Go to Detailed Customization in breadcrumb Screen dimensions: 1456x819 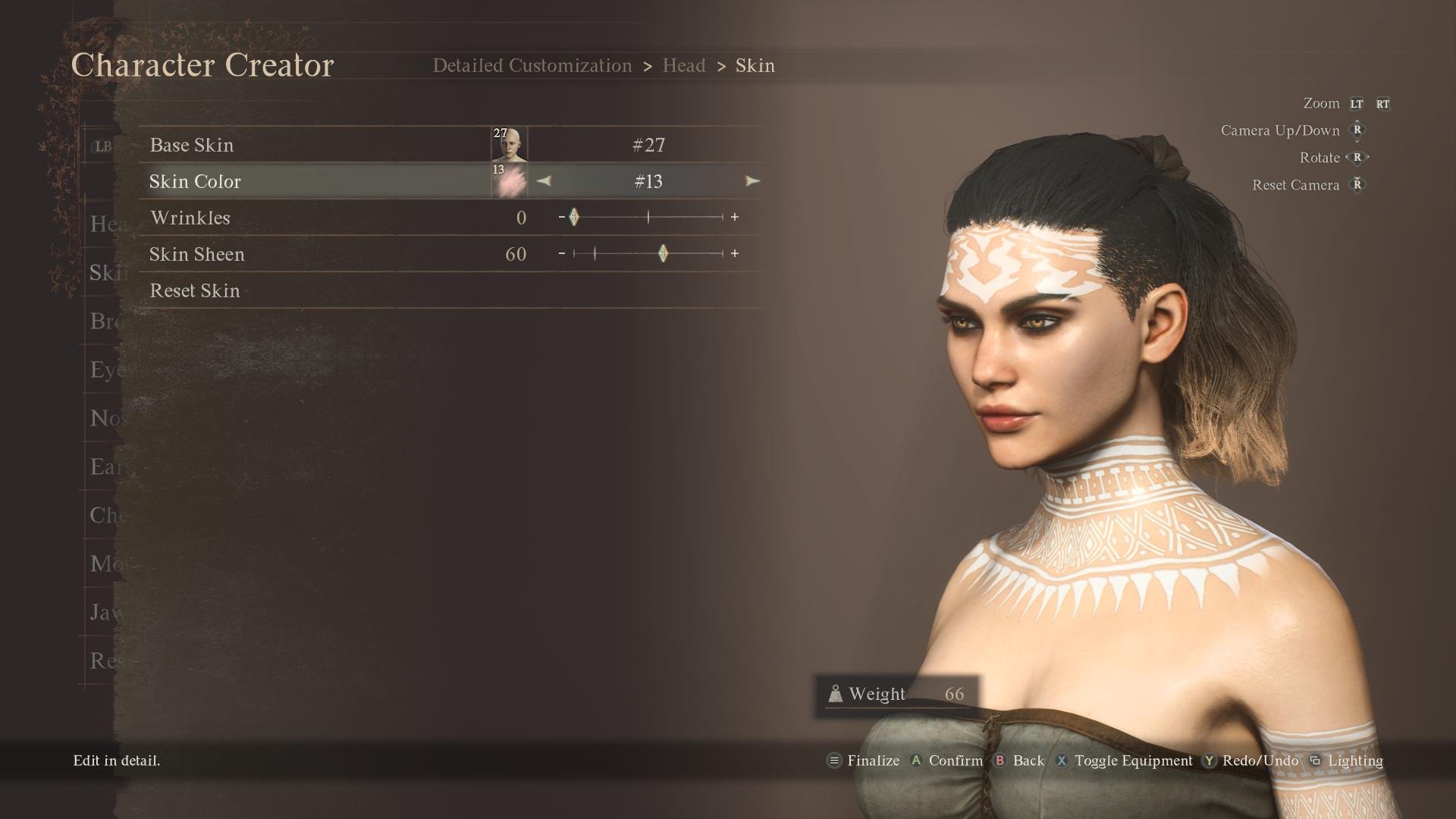[532, 66]
